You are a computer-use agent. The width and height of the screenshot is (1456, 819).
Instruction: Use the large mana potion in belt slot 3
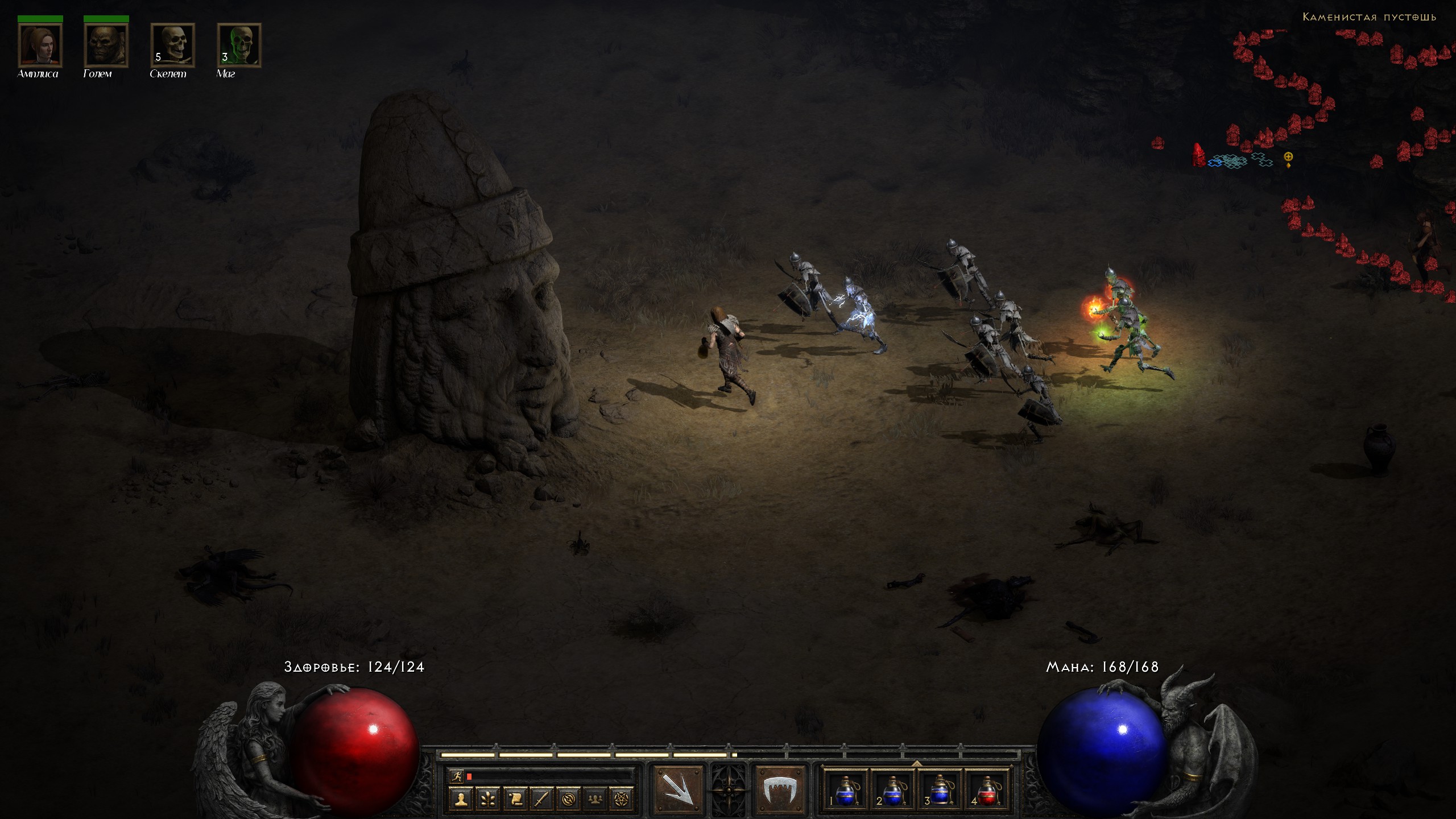pyautogui.click(x=940, y=791)
